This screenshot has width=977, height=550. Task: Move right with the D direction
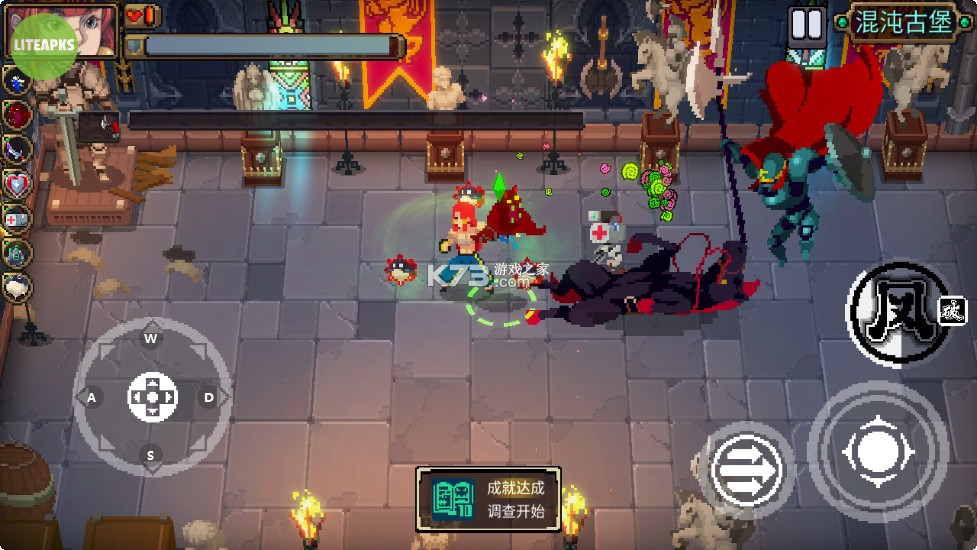point(209,398)
